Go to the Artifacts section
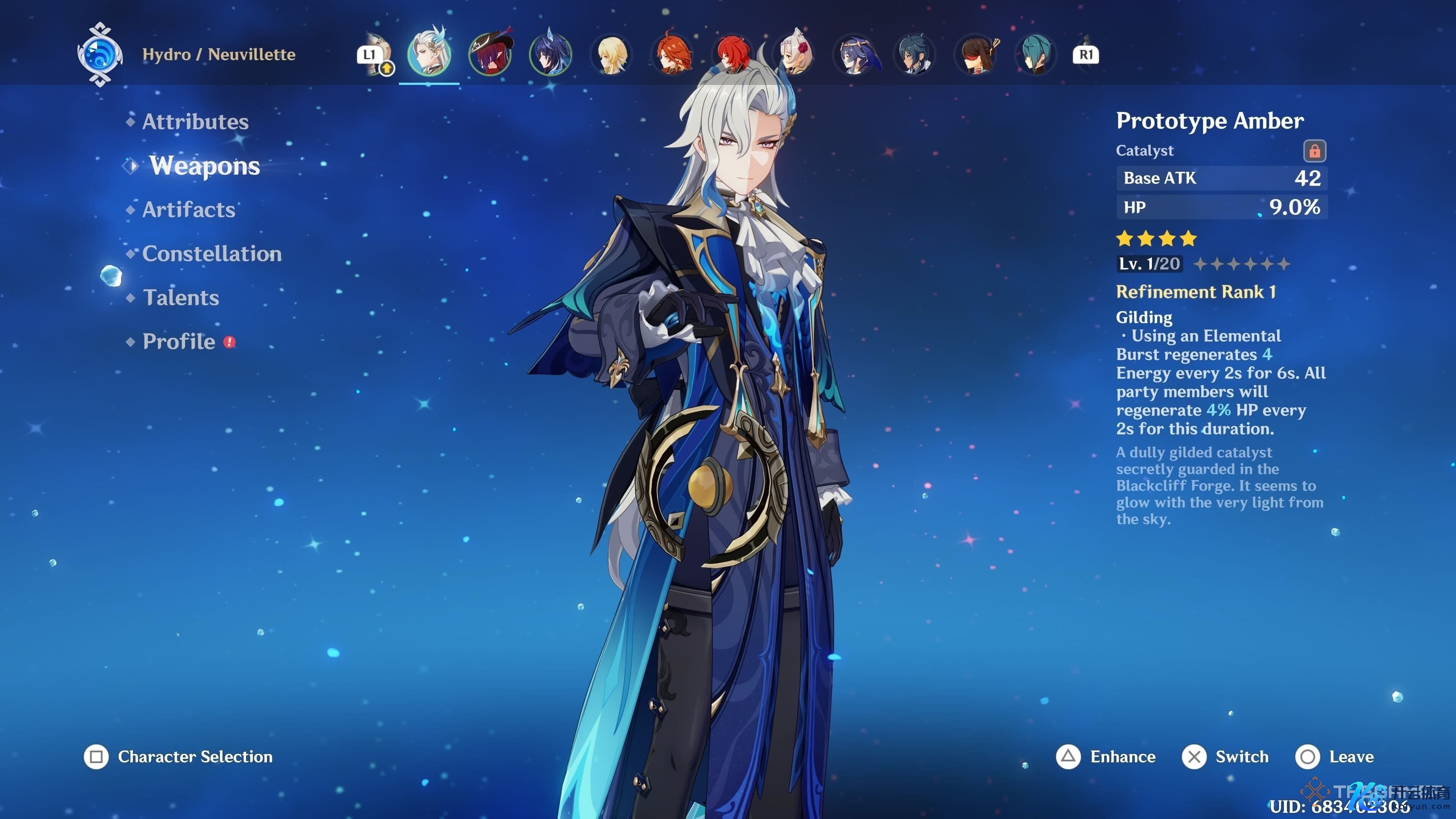Screen dimensions: 1456x819 click(188, 210)
